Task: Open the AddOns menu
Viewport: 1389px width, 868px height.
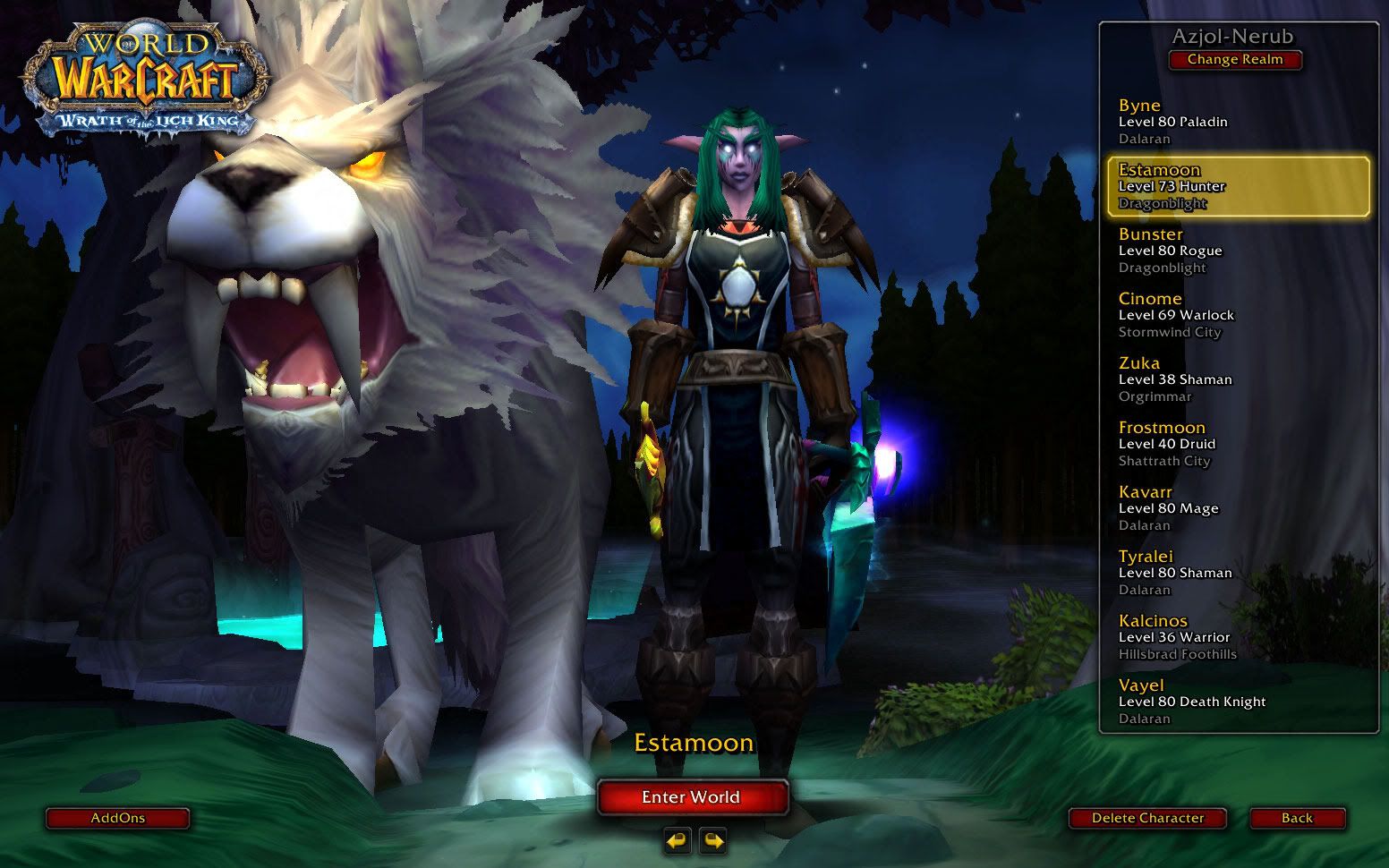Action: [117, 818]
